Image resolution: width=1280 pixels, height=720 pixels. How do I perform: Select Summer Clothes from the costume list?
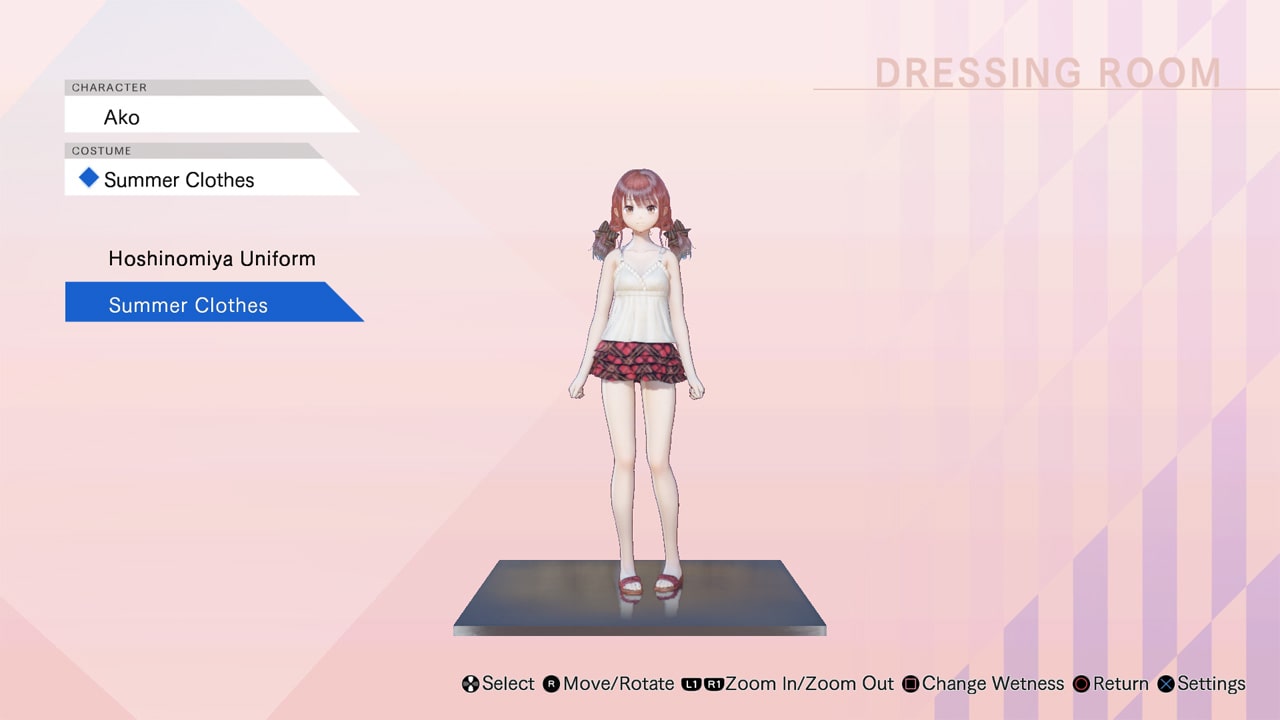pyautogui.click(x=187, y=305)
